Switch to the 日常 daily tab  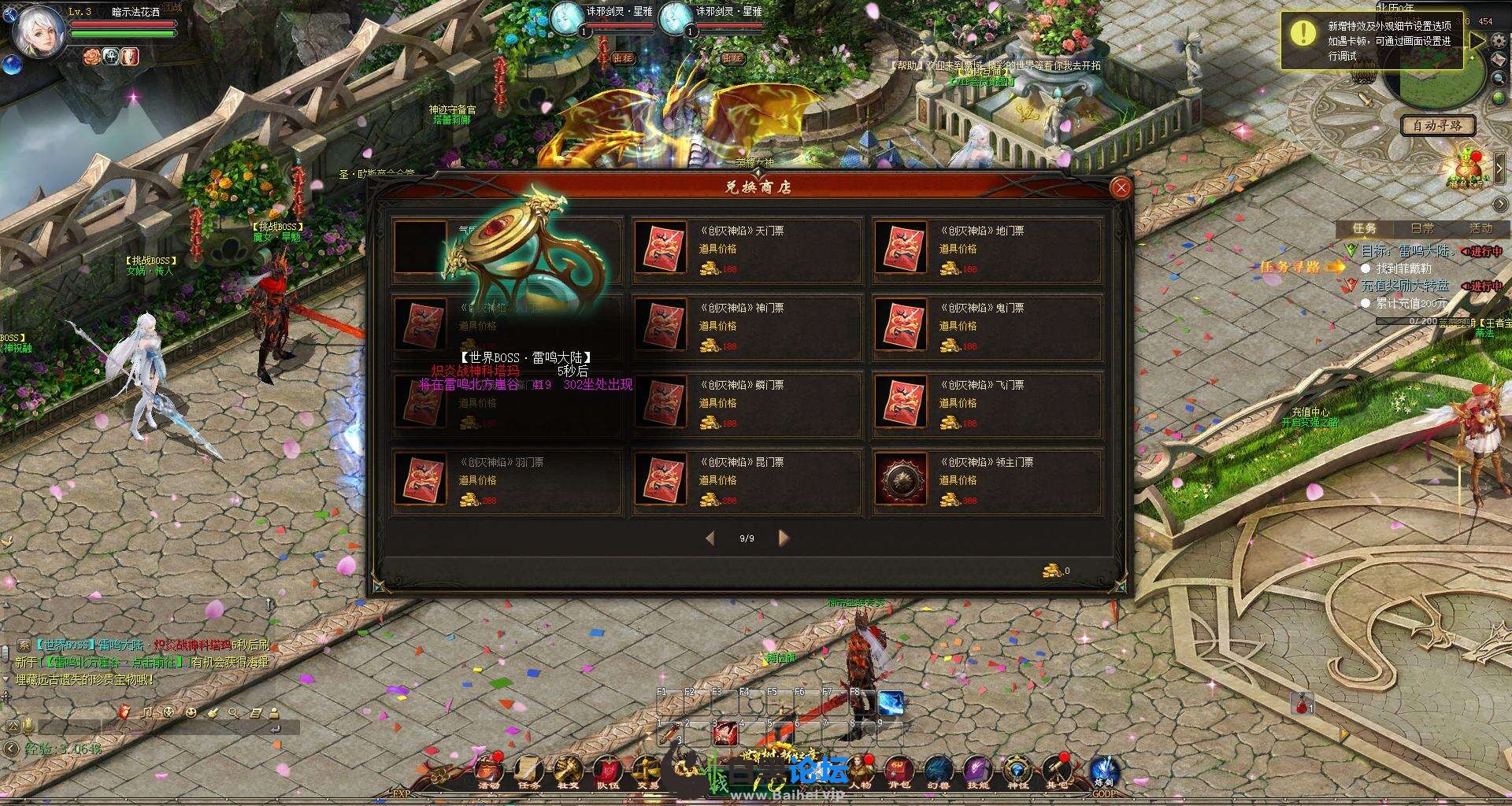point(1422,228)
